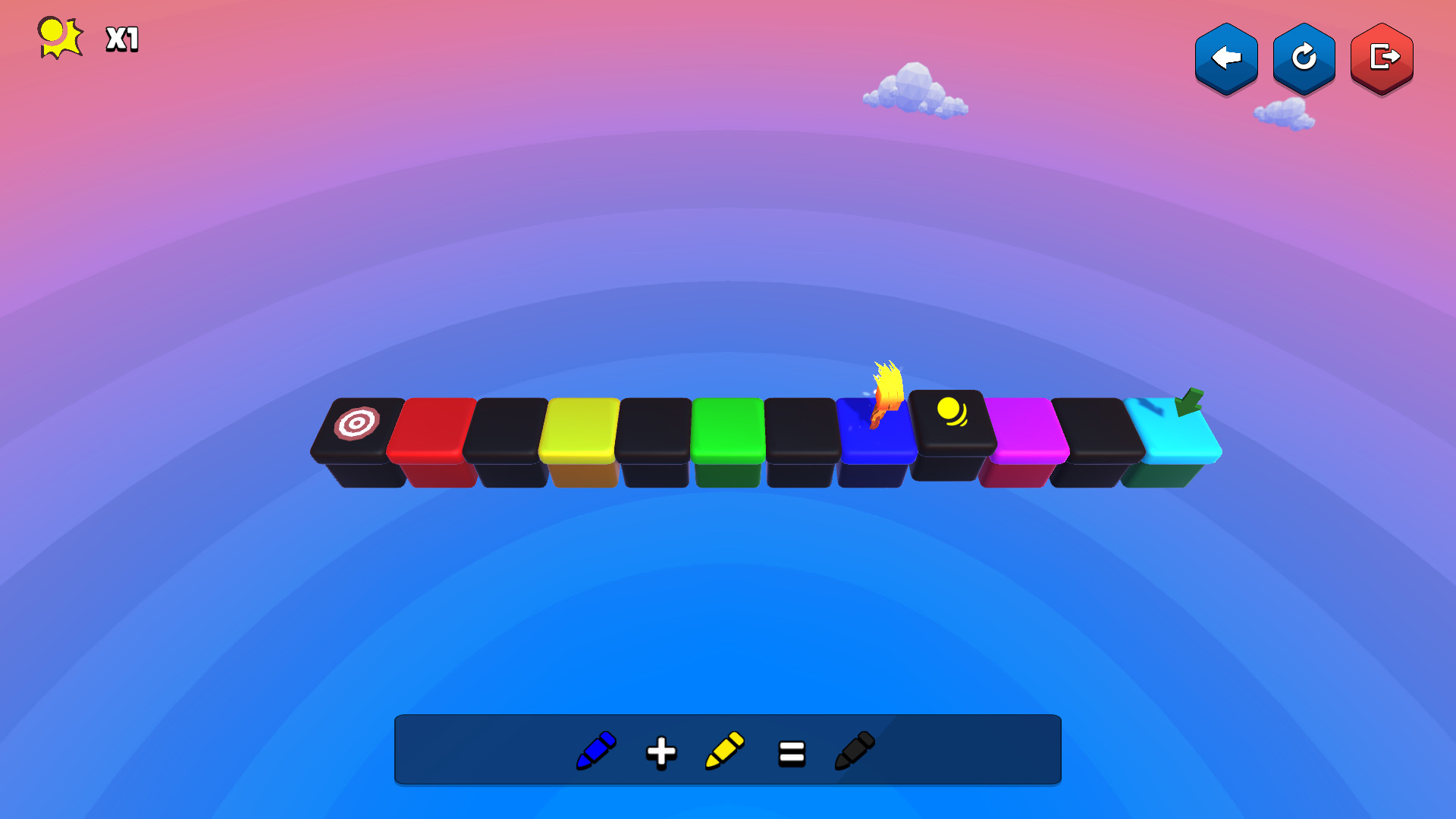Click the black crayon result icon

[855, 750]
